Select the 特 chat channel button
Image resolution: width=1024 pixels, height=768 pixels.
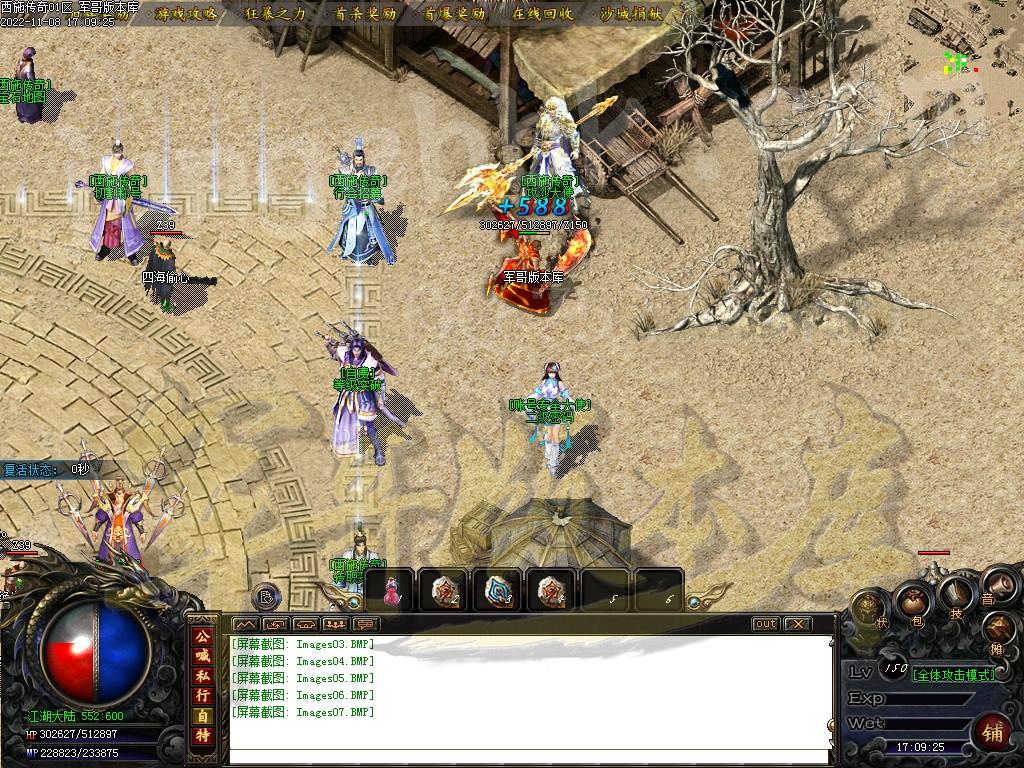tap(202, 736)
